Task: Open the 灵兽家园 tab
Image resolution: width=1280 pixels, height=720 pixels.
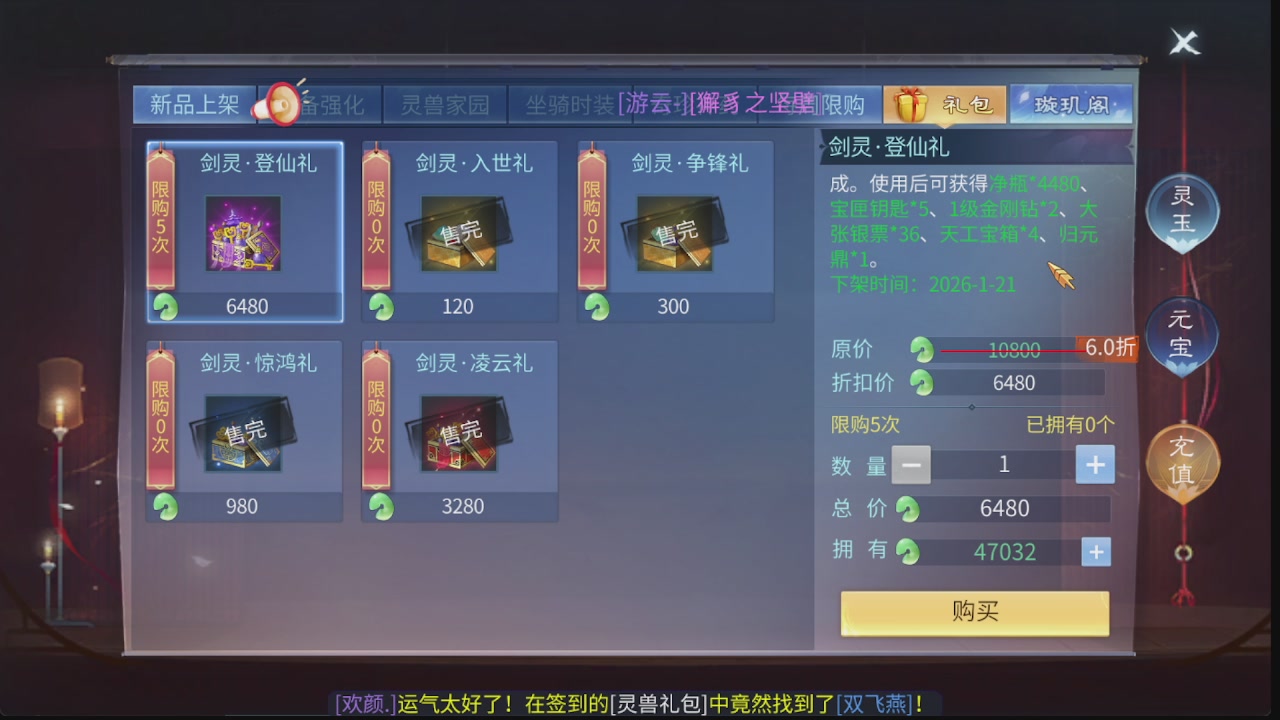Action: [x=445, y=104]
